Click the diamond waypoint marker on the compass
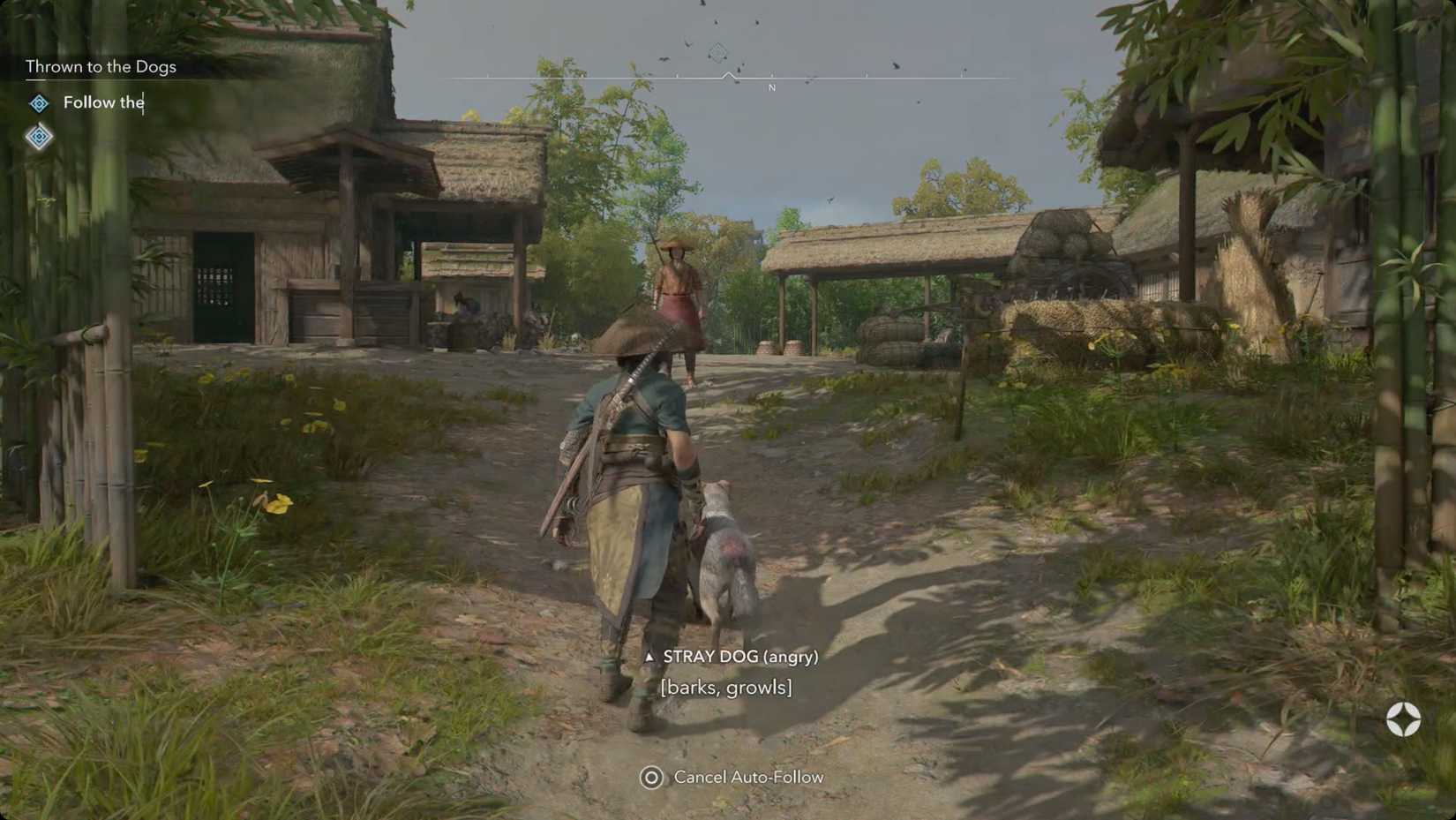Viewport: 1456px width, 820px height. tap(717, 55)
